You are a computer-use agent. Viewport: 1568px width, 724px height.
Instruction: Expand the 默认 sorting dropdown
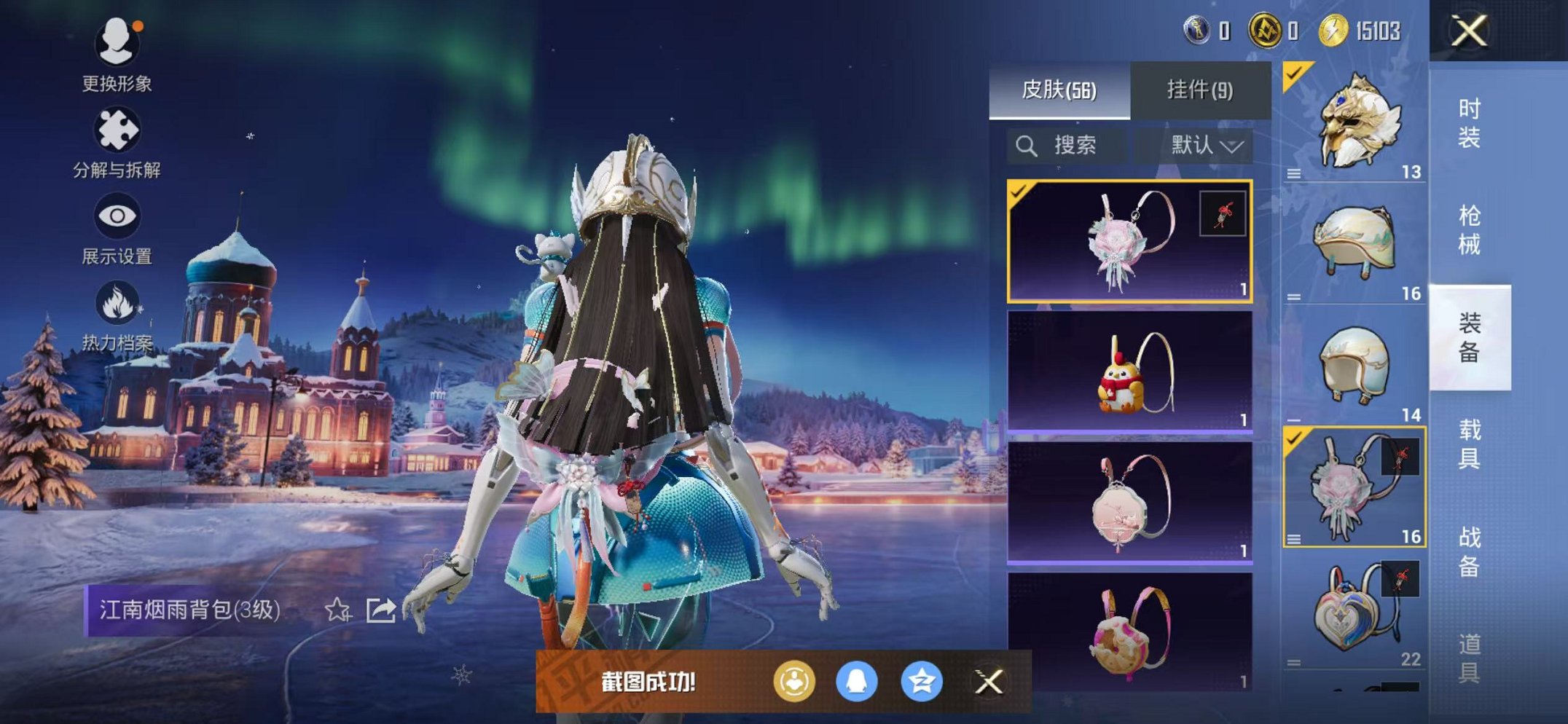tap(1203, 145)
